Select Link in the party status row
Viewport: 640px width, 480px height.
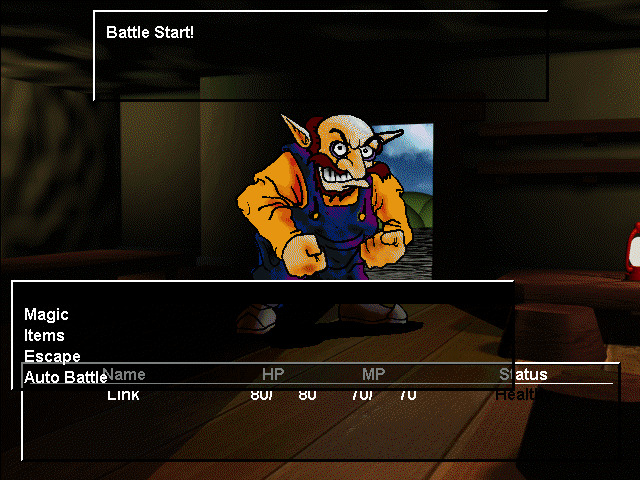(124, 395)
